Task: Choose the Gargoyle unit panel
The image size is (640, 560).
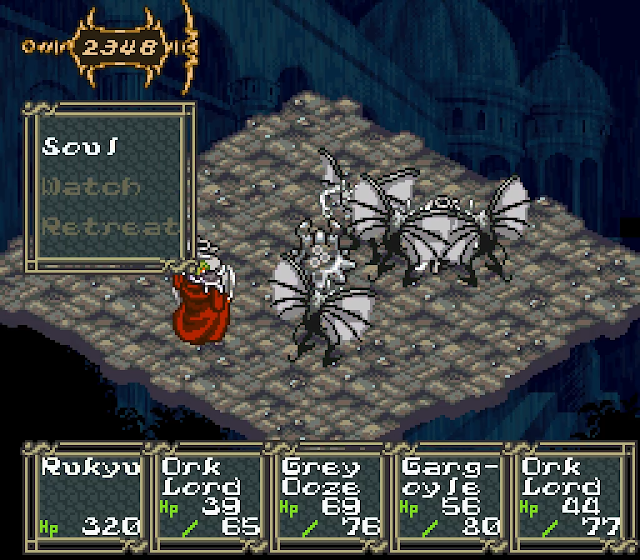Action: point(447,494)
